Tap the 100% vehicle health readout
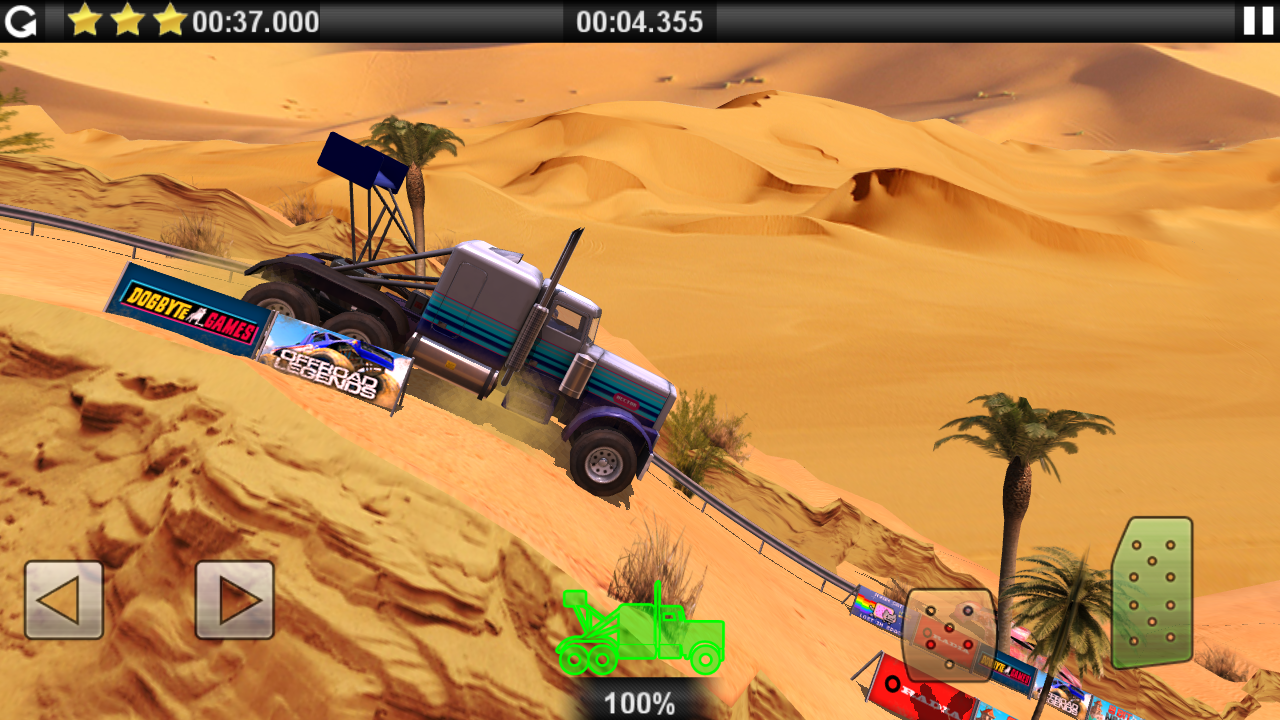1280x720 pixels. 638,702
